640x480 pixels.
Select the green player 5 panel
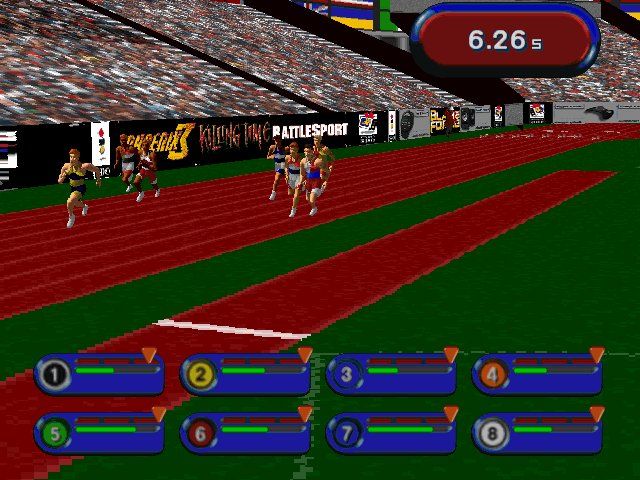coord(100,432)
